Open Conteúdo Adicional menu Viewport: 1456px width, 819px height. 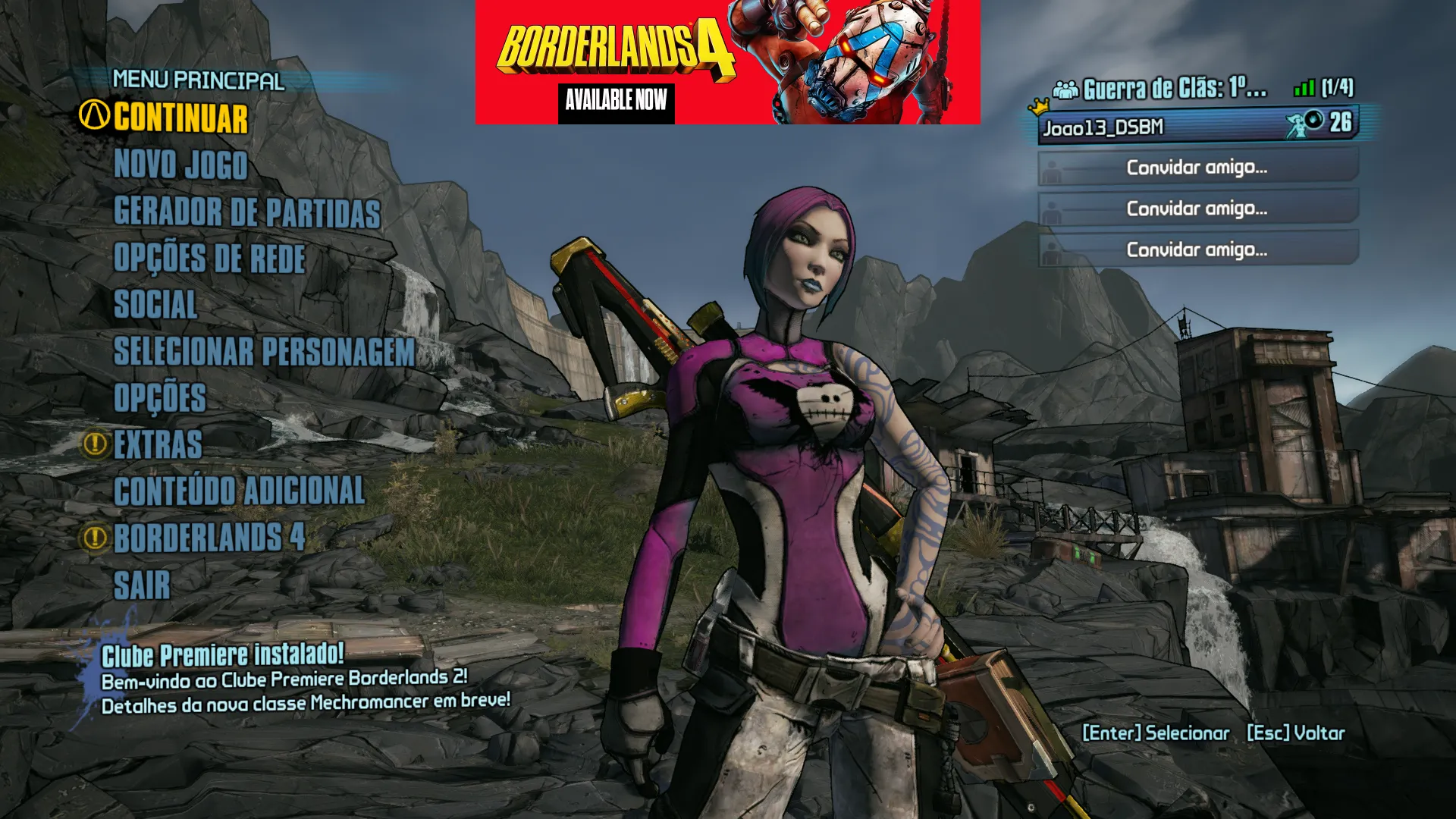[x=239, y=491]
